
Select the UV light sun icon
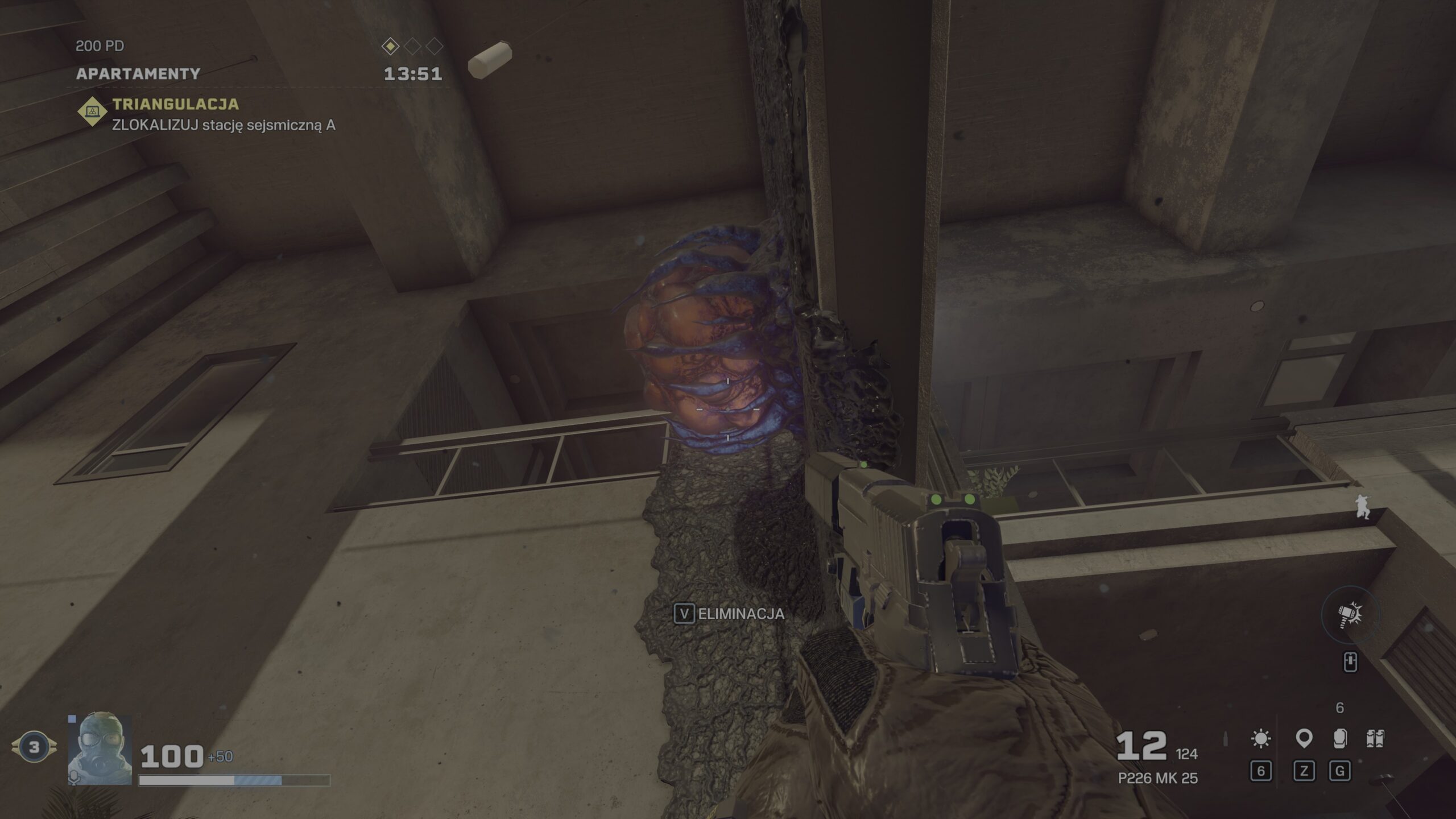pos(1261,739)
